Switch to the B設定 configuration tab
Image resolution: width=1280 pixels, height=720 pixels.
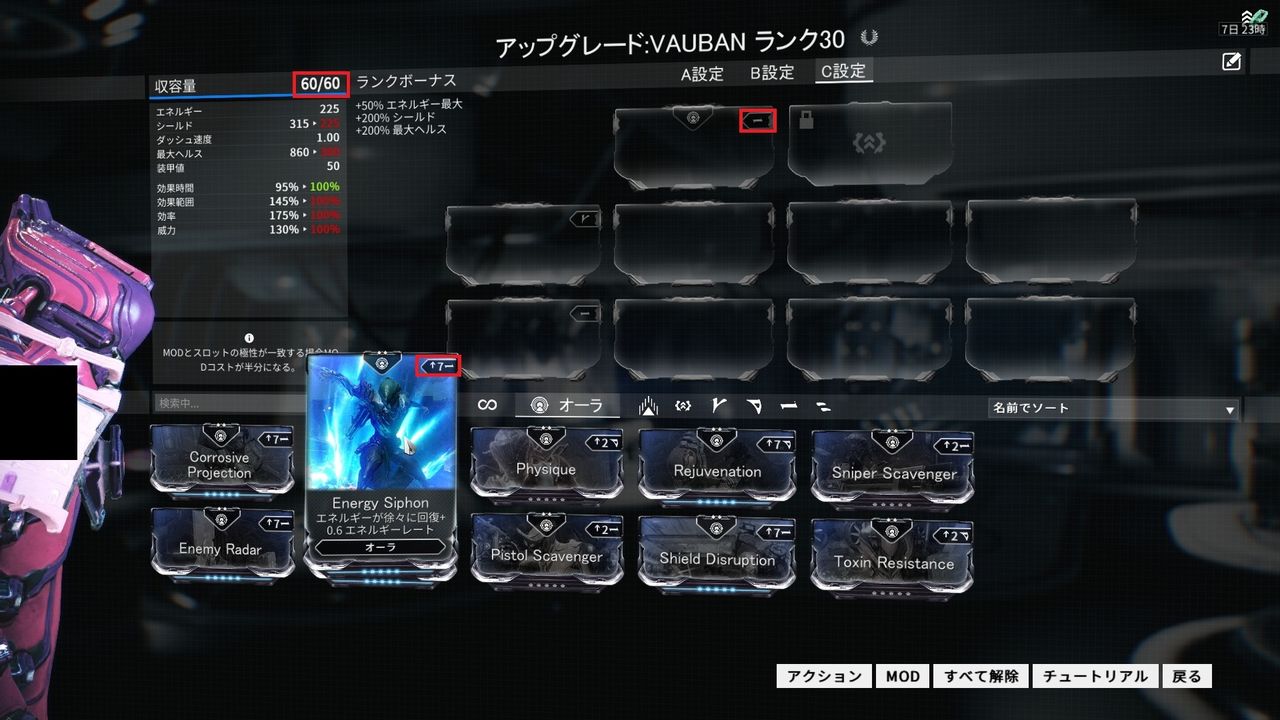pos(771,73)
